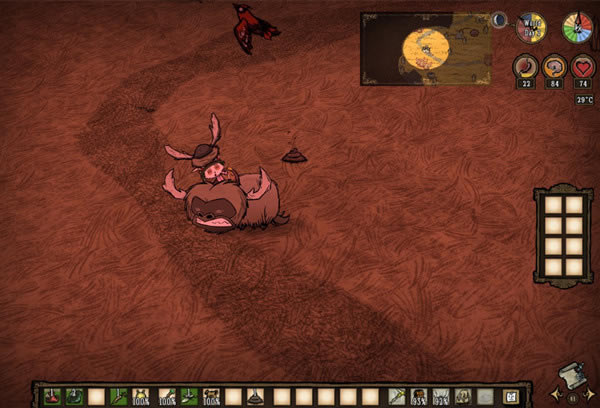Pause the game with the small pause button
The width and height of the screenshot is (600, 408).
(573, 397)
